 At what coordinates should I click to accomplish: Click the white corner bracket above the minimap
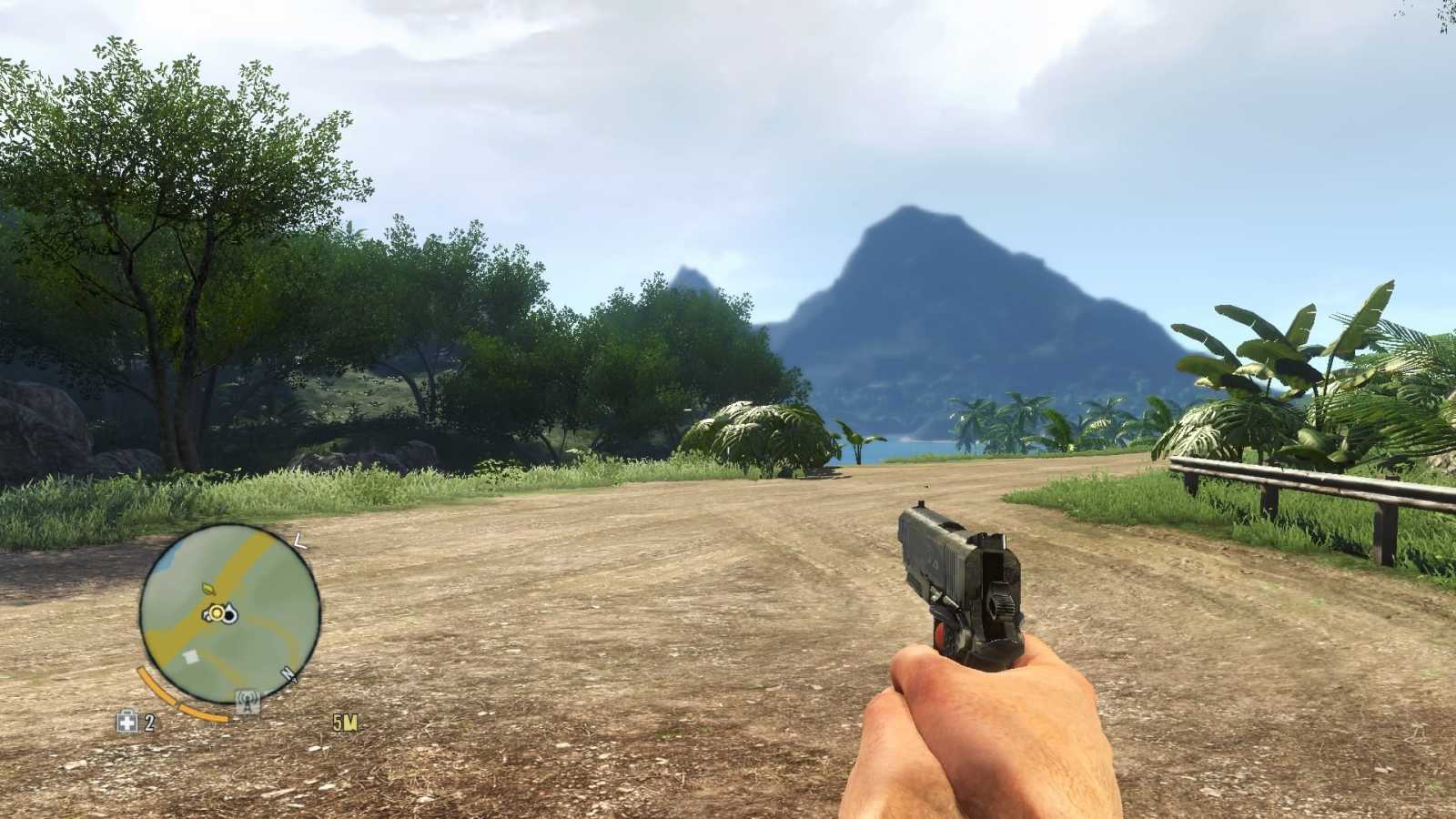(298, 541)
